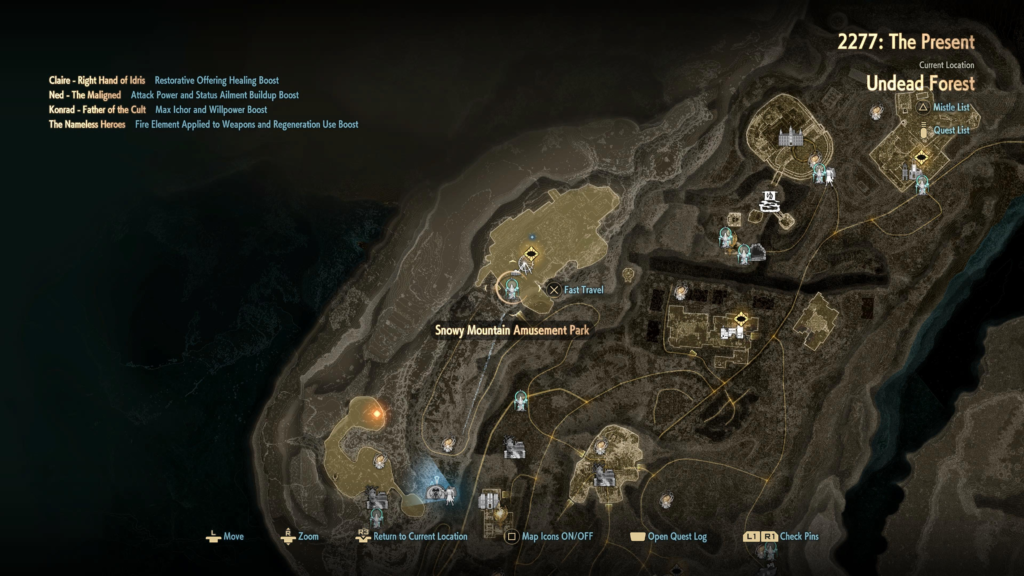Select the diamond quest marker above the amusement park
The image size is (1024, 576).
click(x=532, y=254)
